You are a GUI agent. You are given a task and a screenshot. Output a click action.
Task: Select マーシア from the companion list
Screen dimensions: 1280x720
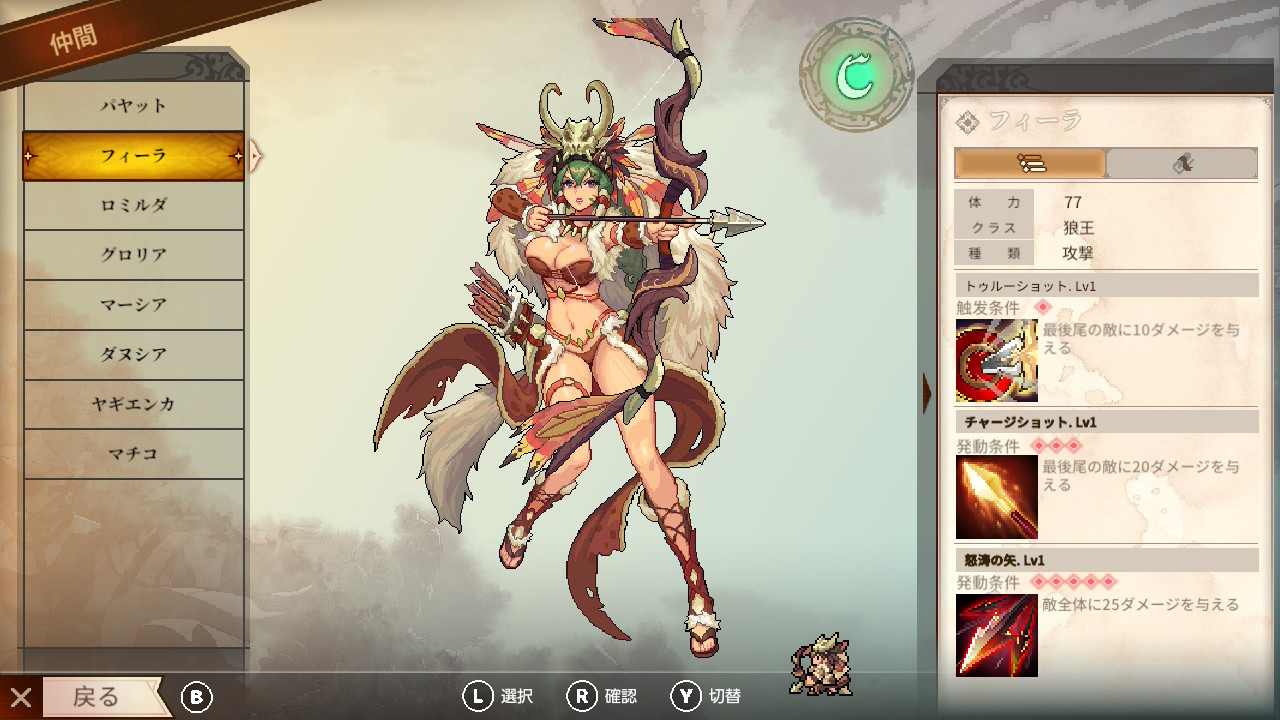pos(133,305)
